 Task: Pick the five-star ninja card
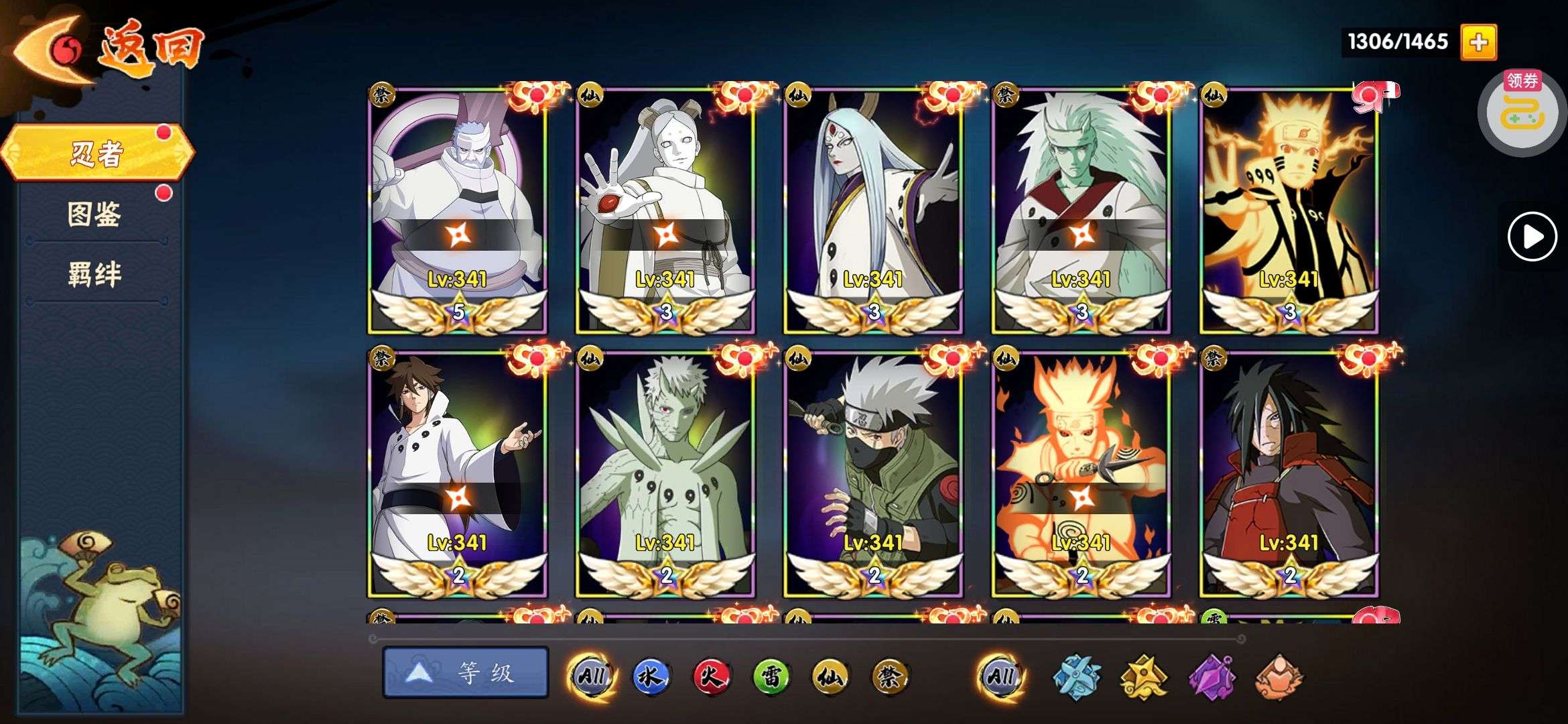click(458, 209)
